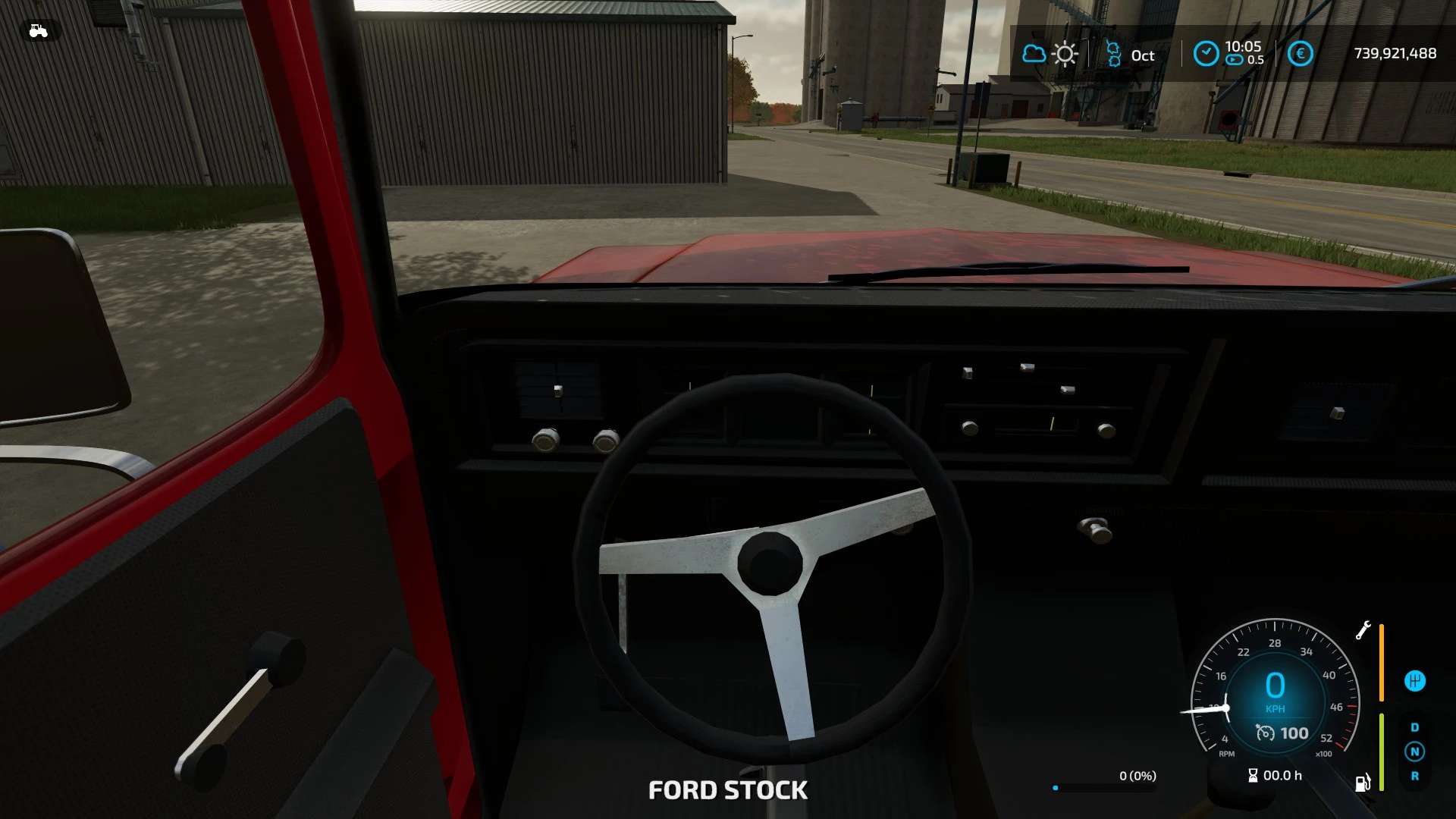The width and height of the screenshot is (1456, 819).
Task: Choose reverse gear R
Action: pos(1414,777)
